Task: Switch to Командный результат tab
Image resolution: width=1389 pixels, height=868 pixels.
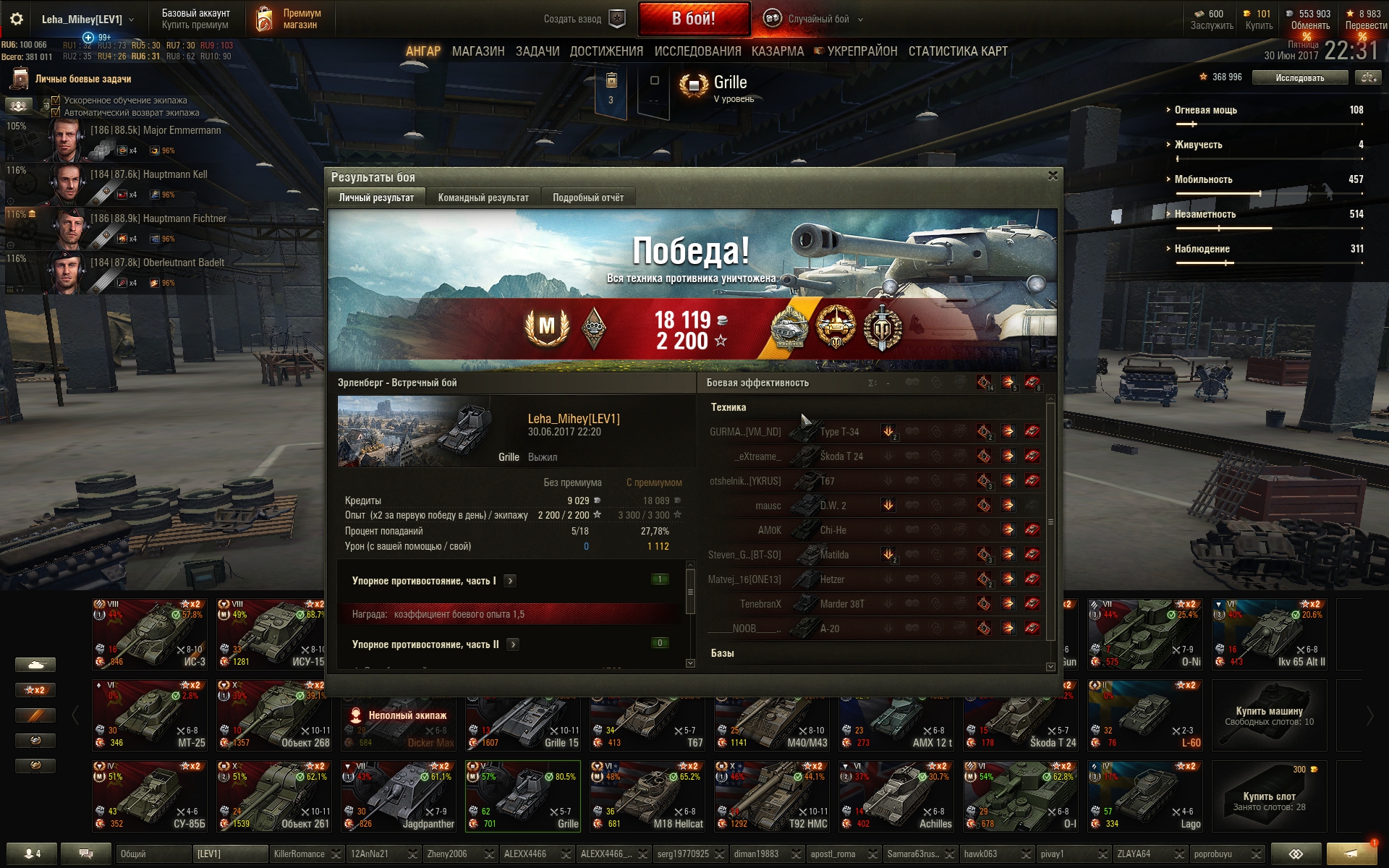Action: (x=483, y=197)
